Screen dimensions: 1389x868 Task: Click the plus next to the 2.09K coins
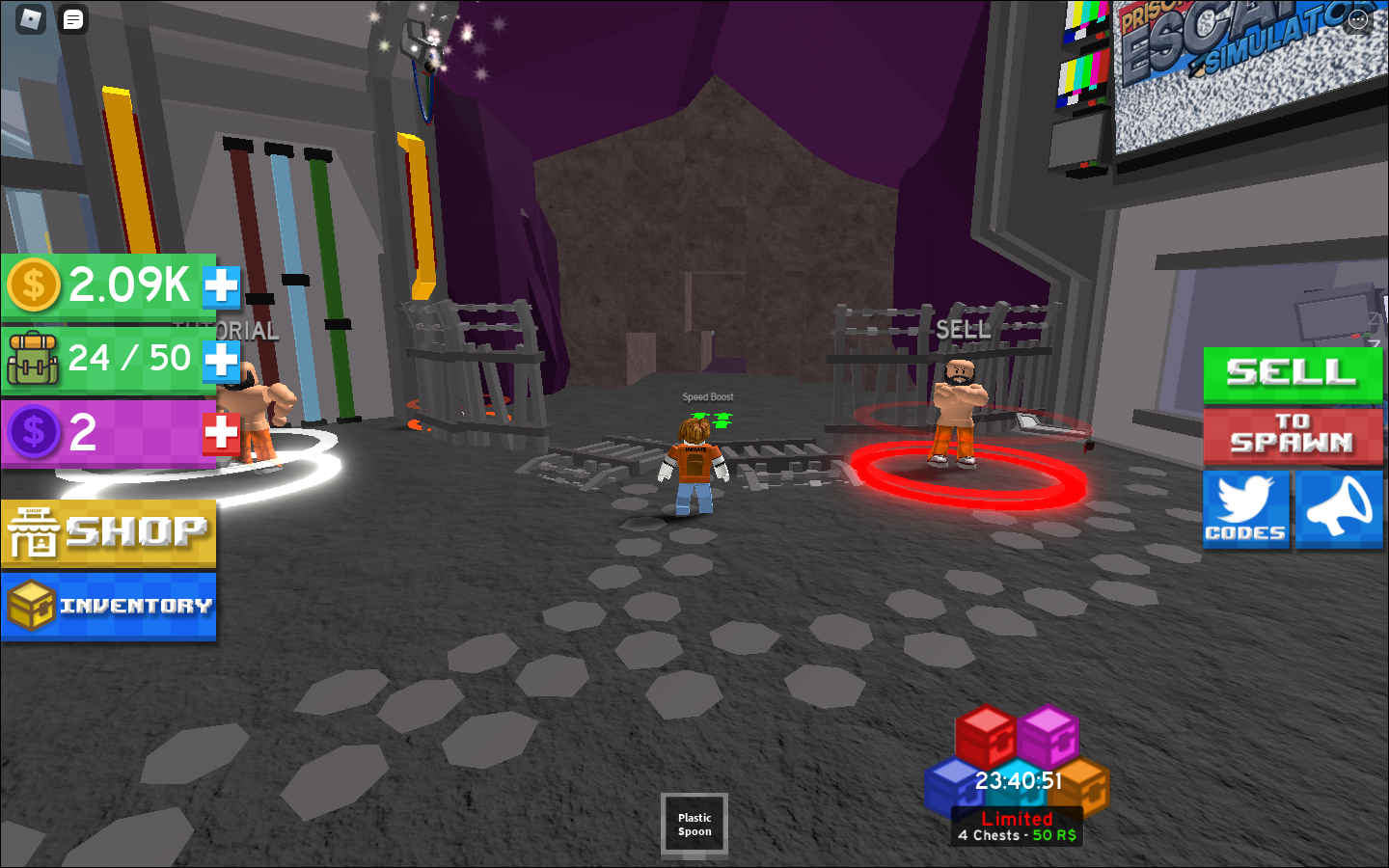pyautogui.click(x=223, y=285)
